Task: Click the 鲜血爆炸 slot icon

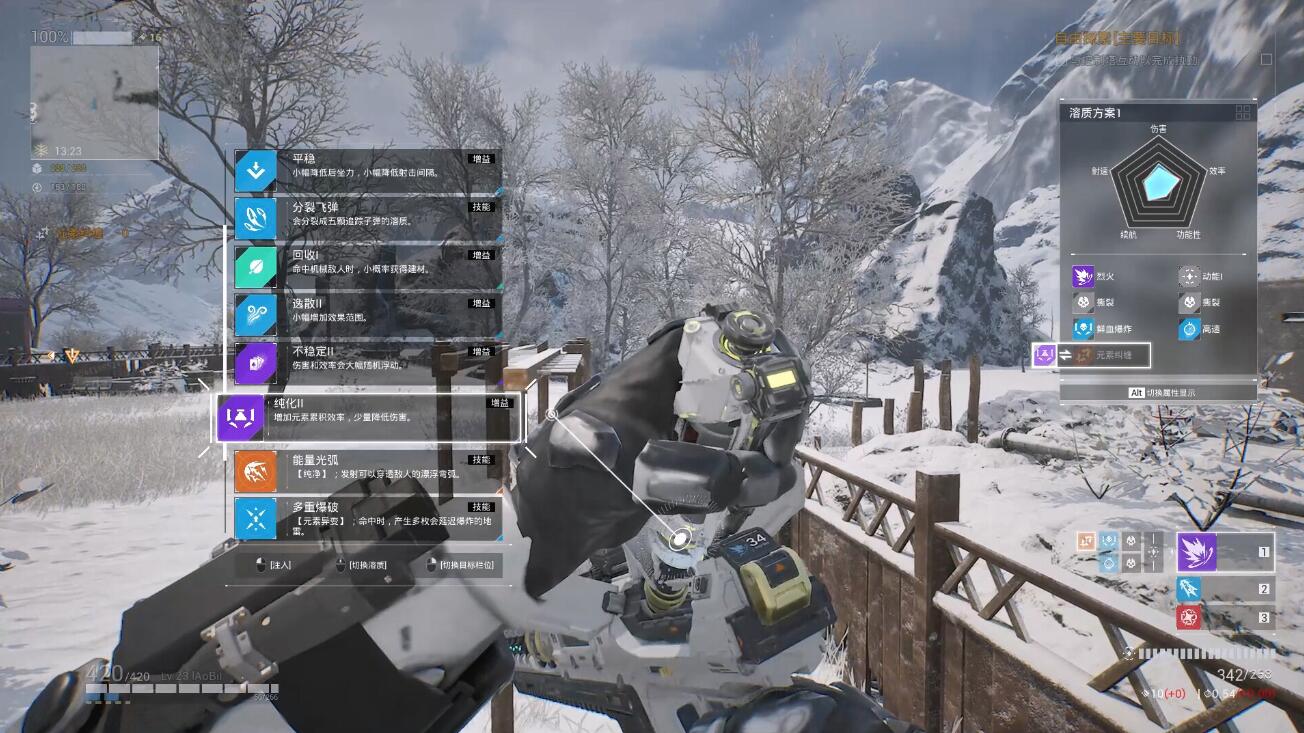Action: (1083, 328)
